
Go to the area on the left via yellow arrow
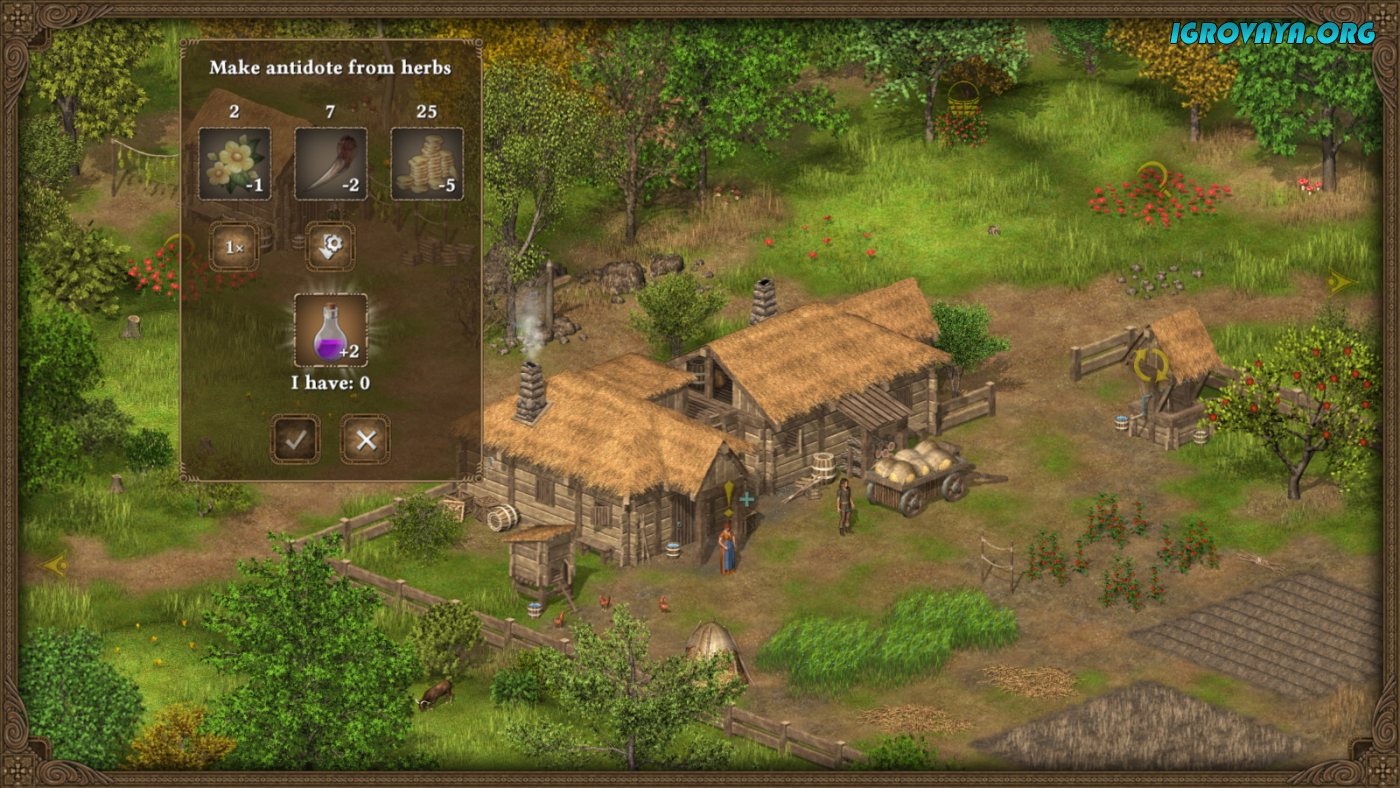tap(54, 565)
